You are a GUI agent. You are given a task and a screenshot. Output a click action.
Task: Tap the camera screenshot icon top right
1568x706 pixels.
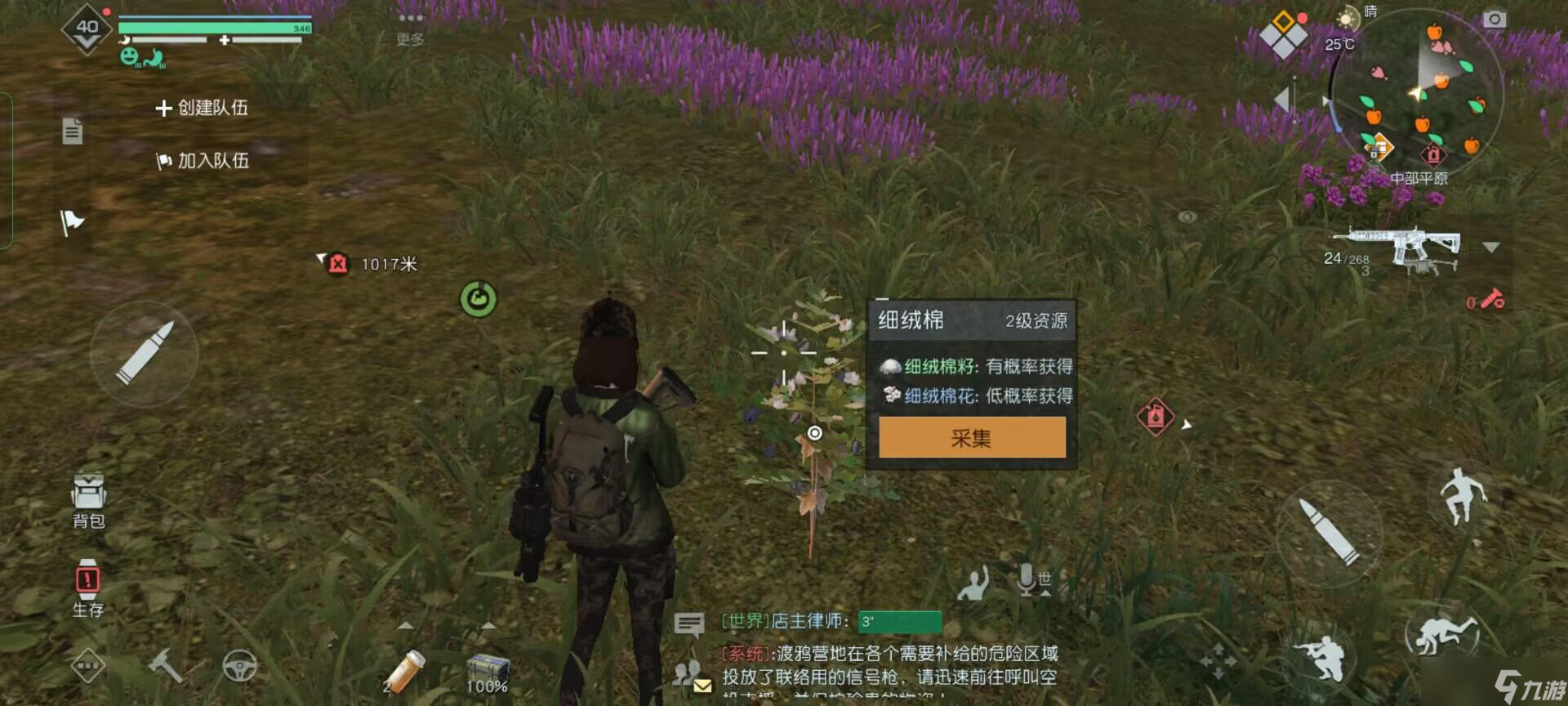click(x=1494, y=20)
